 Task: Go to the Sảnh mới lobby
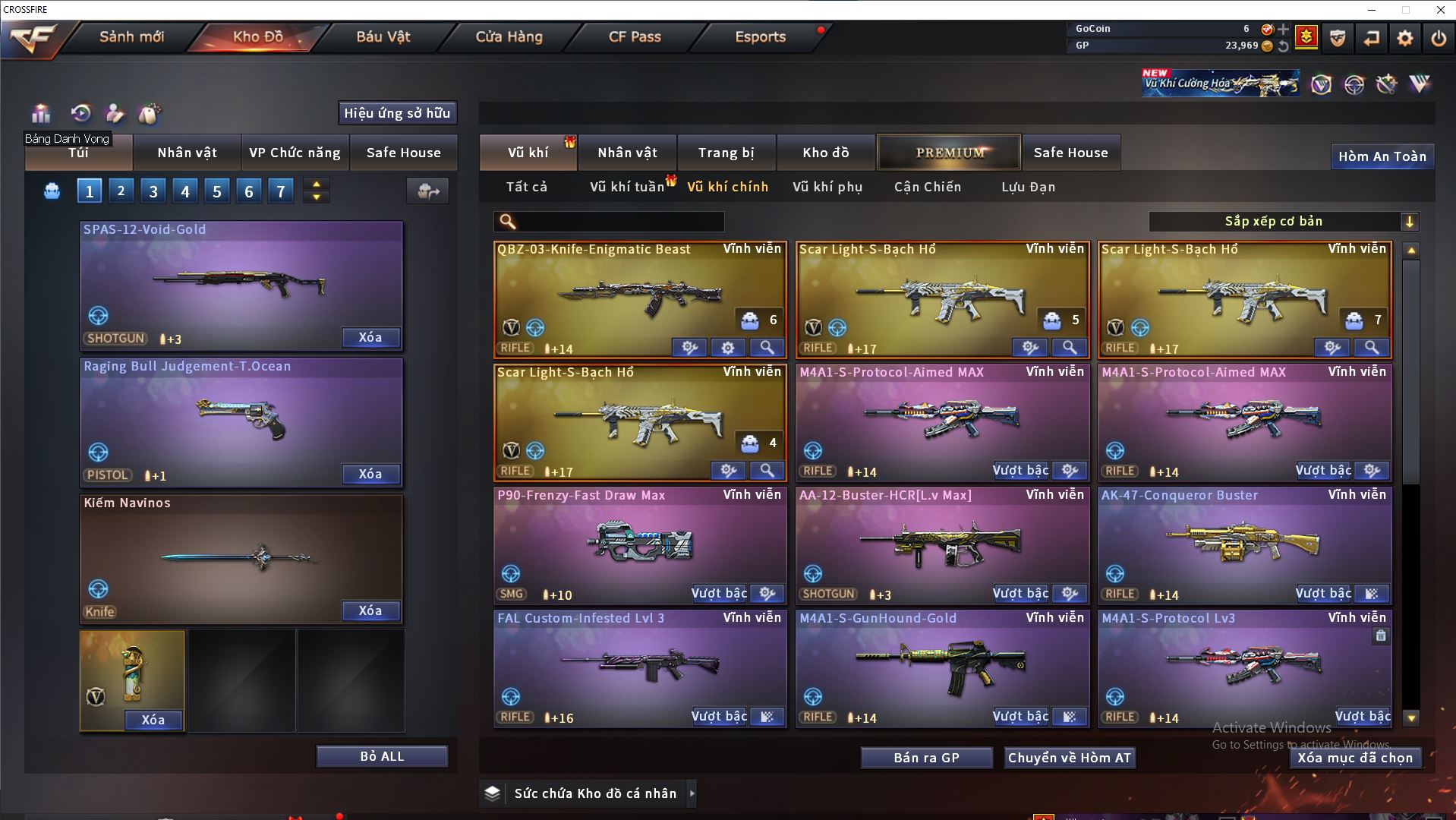pos(131,36)
